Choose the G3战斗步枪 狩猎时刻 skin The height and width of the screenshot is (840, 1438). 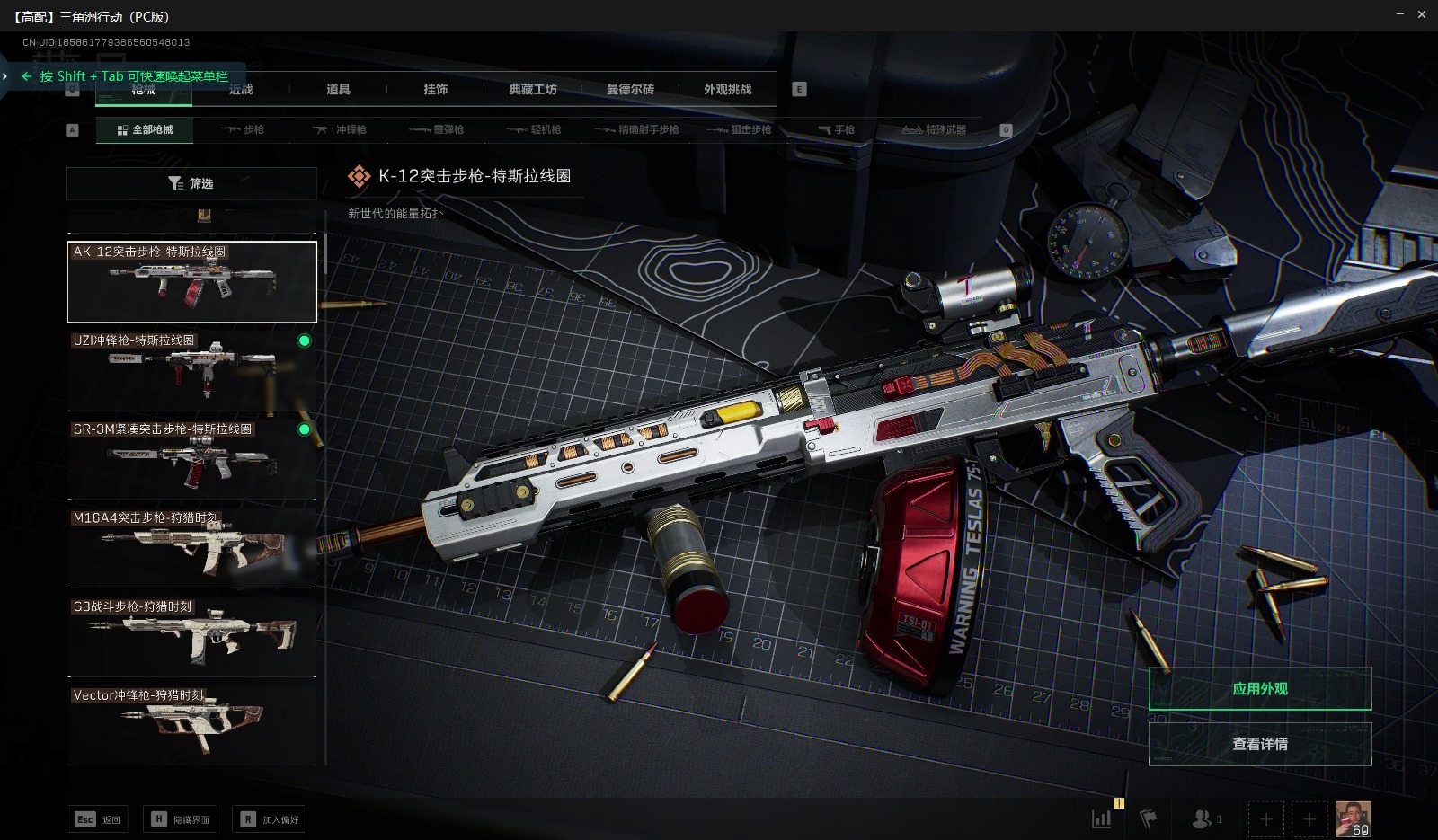191,635
